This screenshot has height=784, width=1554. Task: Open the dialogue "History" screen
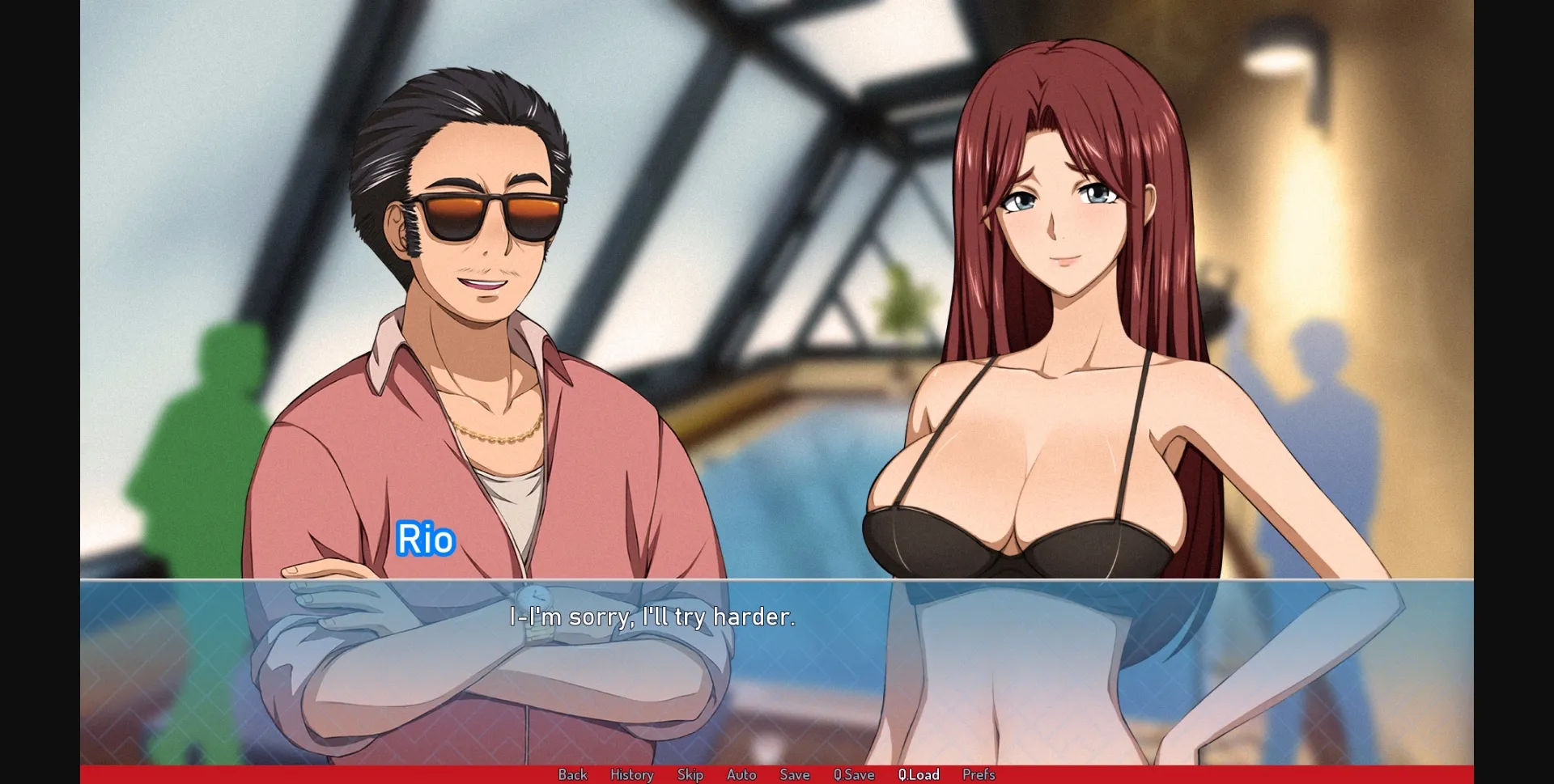click(631, 774)
